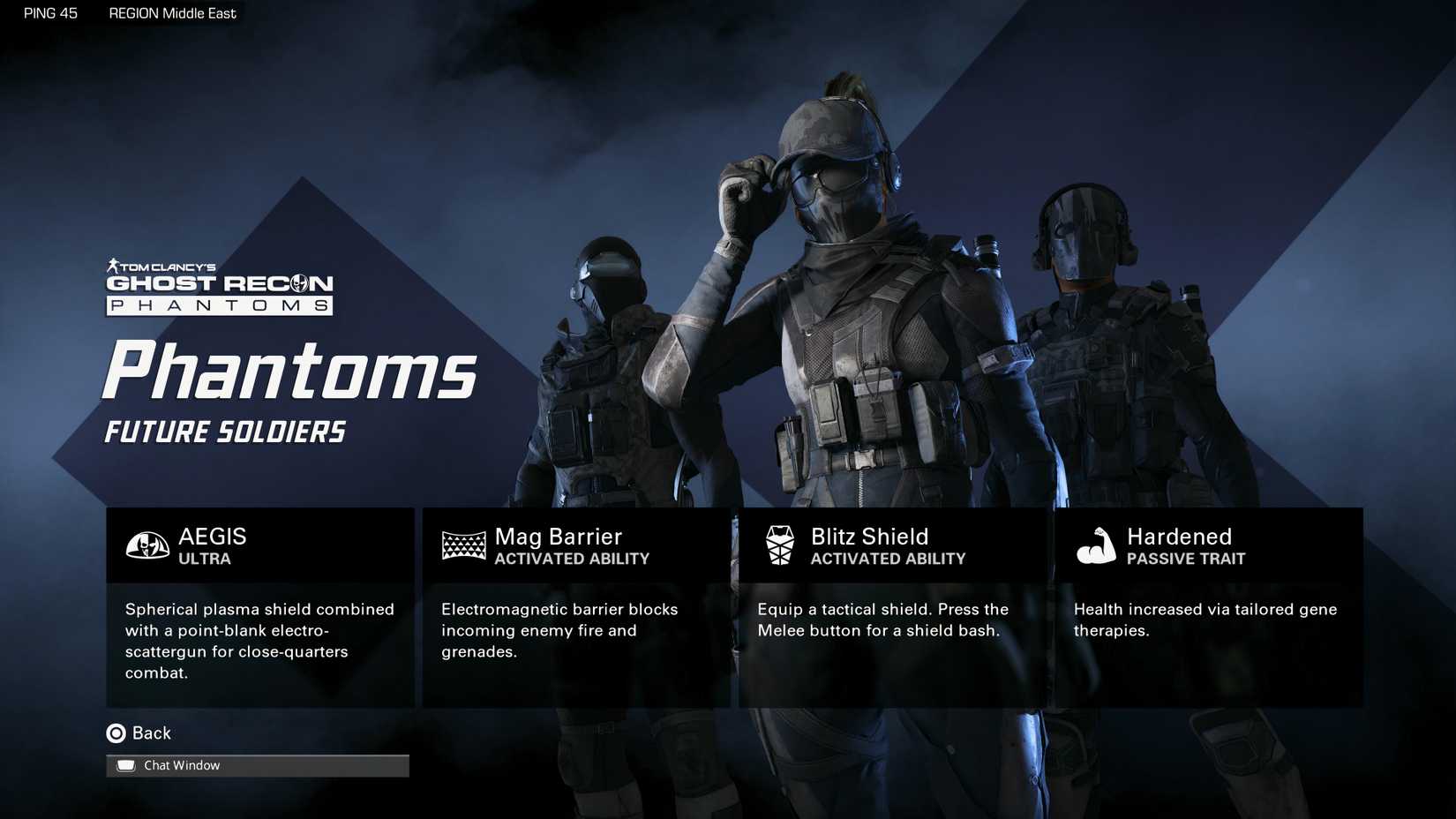Select the AEGIS Ultra shield icon

click(146, 545)
